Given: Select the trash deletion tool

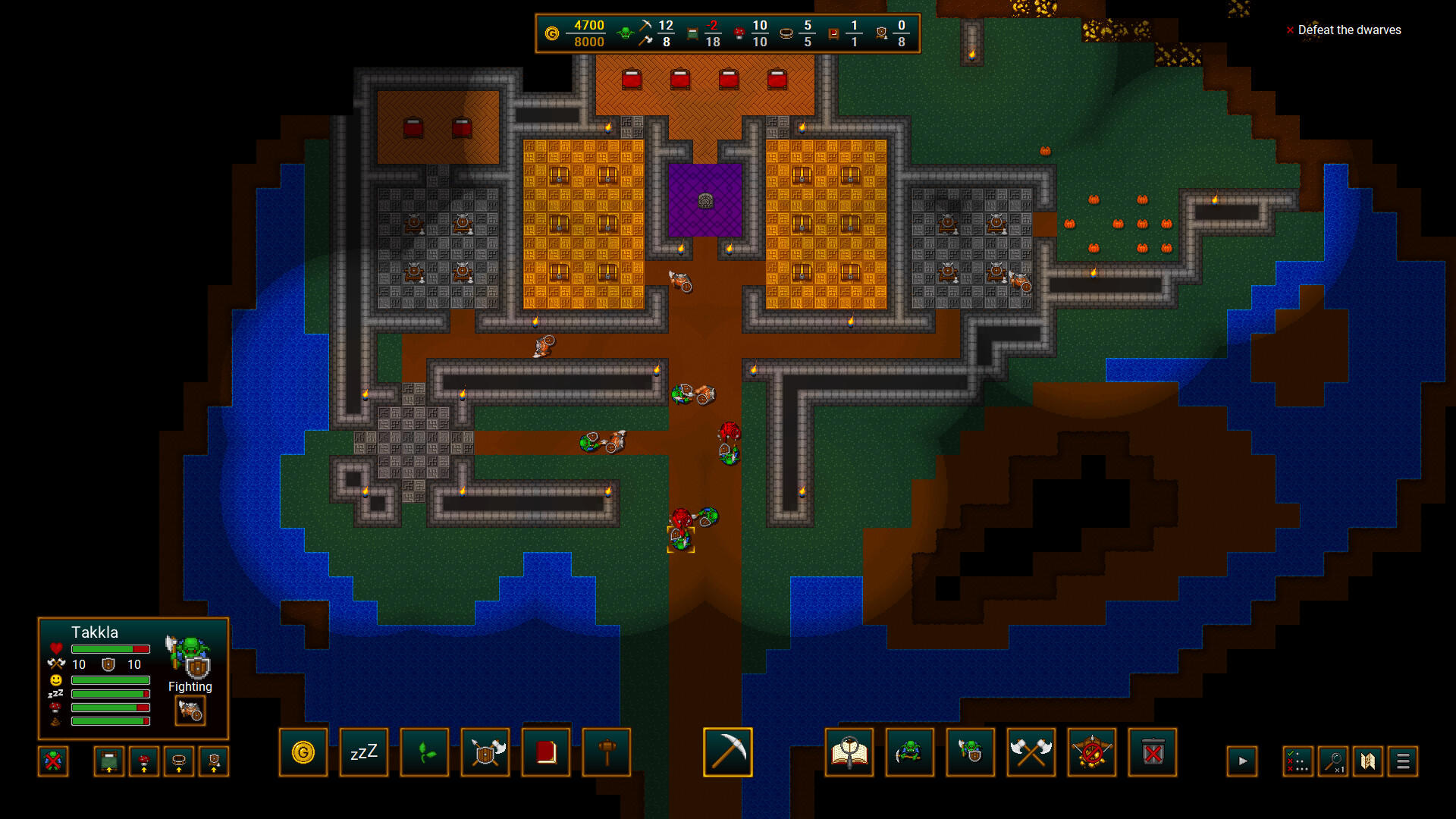Looking at the screenshot, I should pos(1153,752).
